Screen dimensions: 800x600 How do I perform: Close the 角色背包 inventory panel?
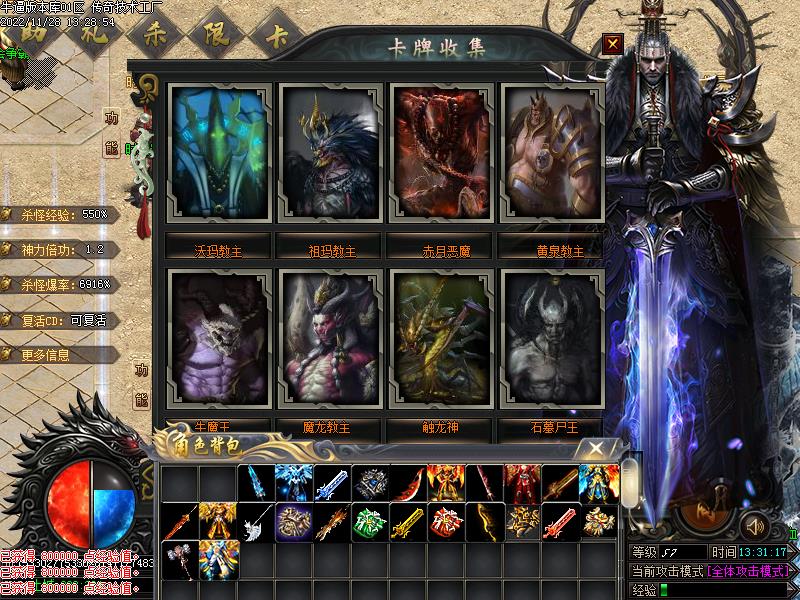point(596,449)
